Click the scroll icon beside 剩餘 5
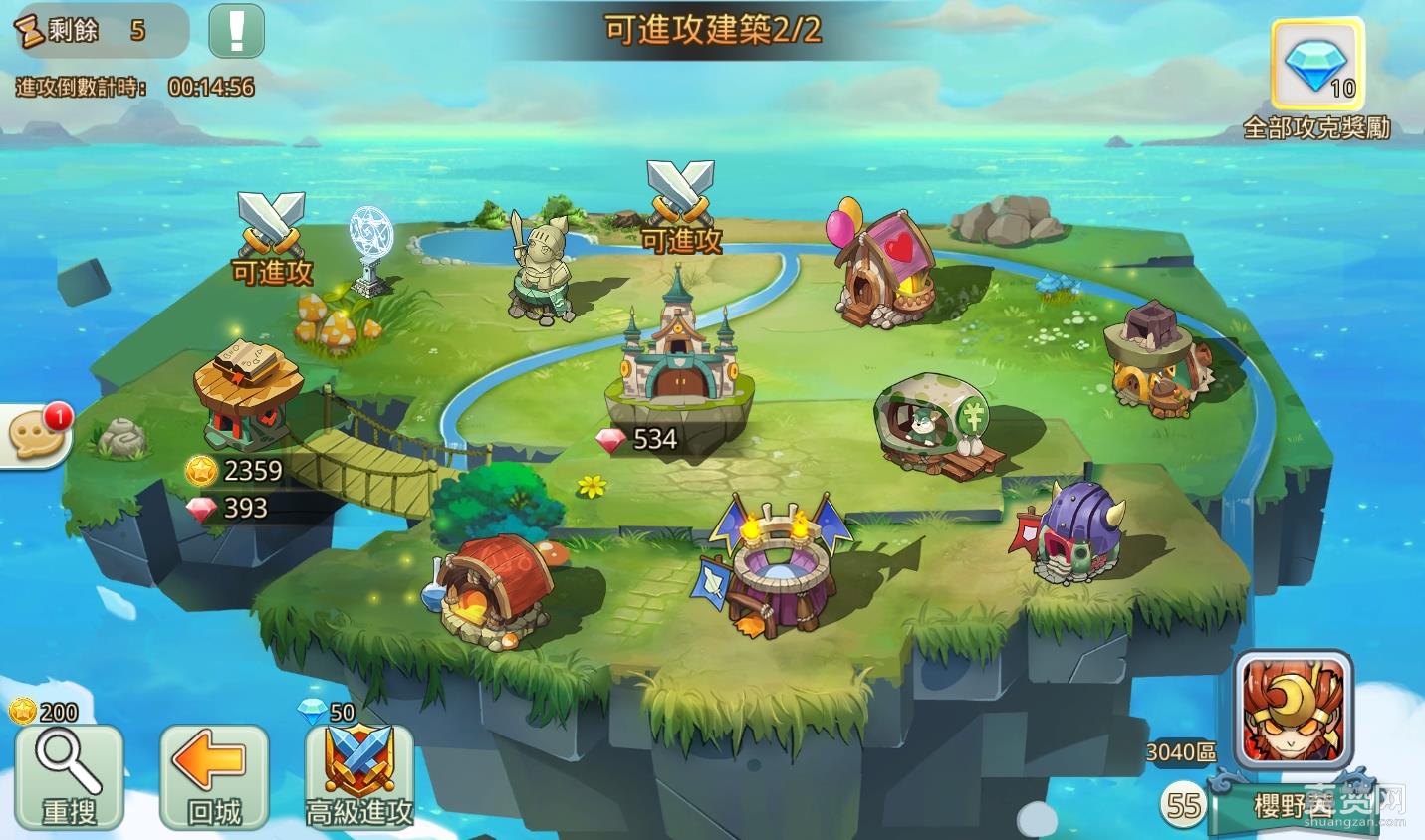This screenshot has height=840, width=1425. [30, 30]
